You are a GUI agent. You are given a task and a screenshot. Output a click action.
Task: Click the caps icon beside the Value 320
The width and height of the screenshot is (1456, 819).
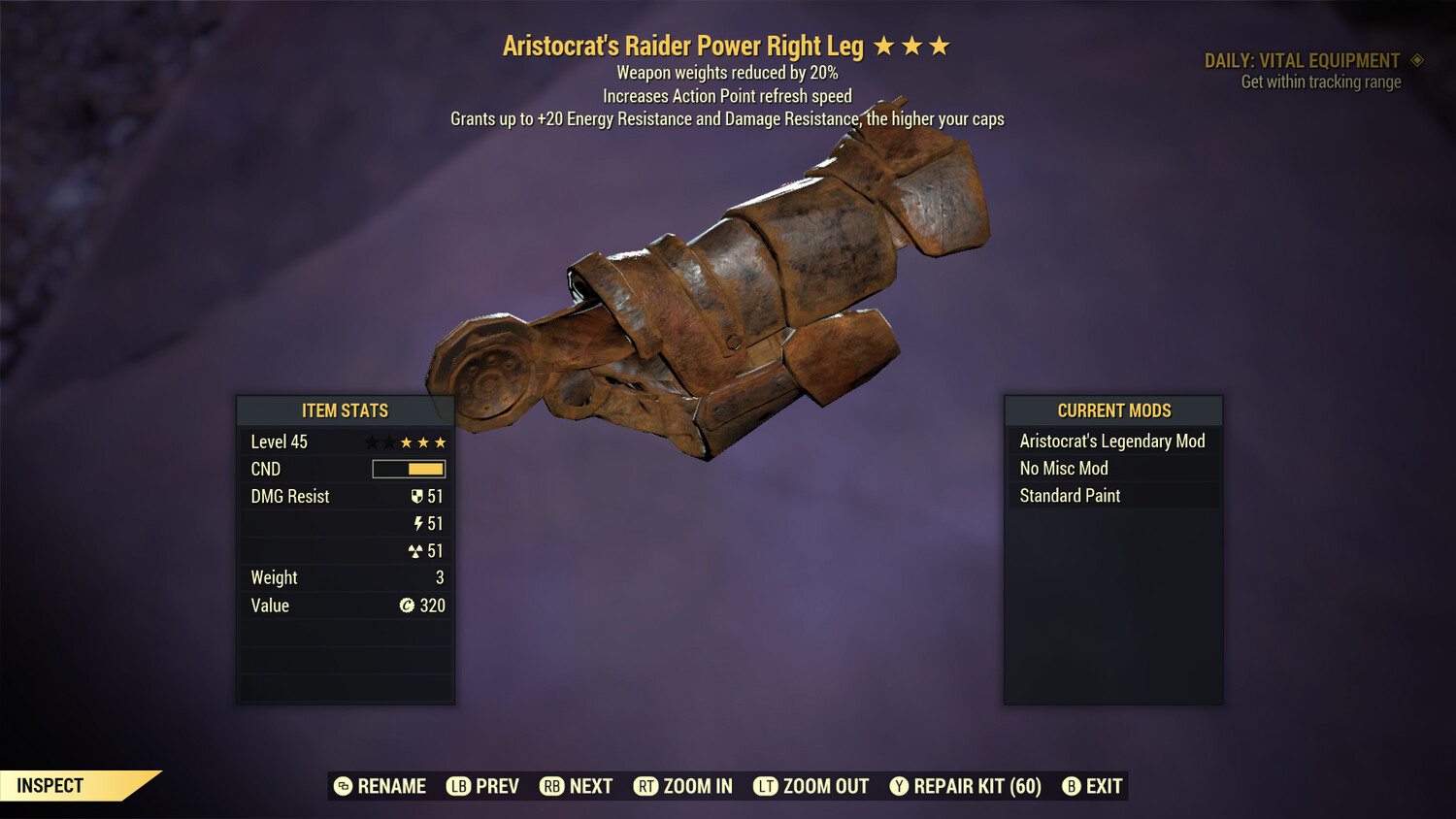409,606
